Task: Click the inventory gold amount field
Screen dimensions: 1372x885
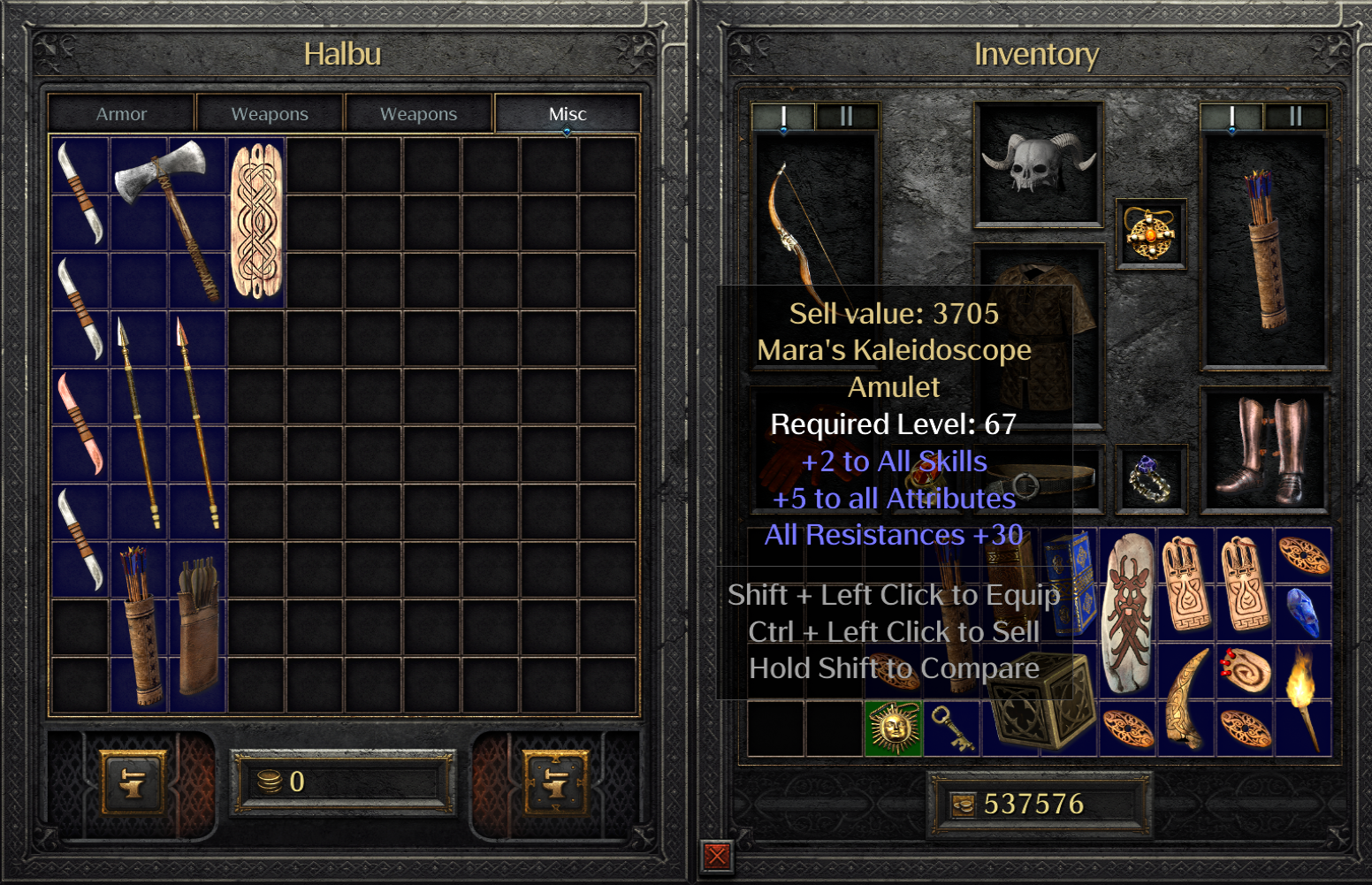Action: click(1040, 804)
